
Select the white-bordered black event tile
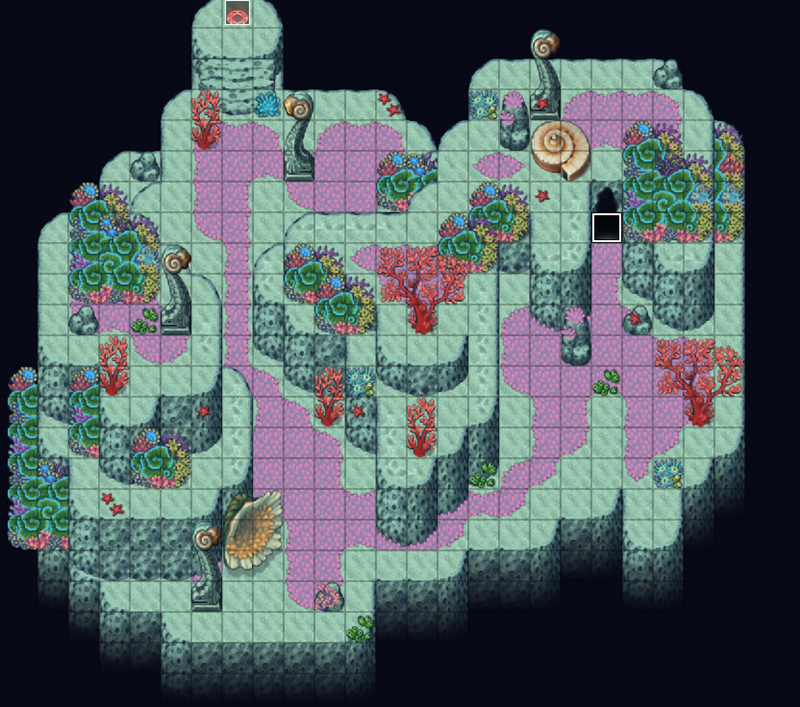[606, 227]
